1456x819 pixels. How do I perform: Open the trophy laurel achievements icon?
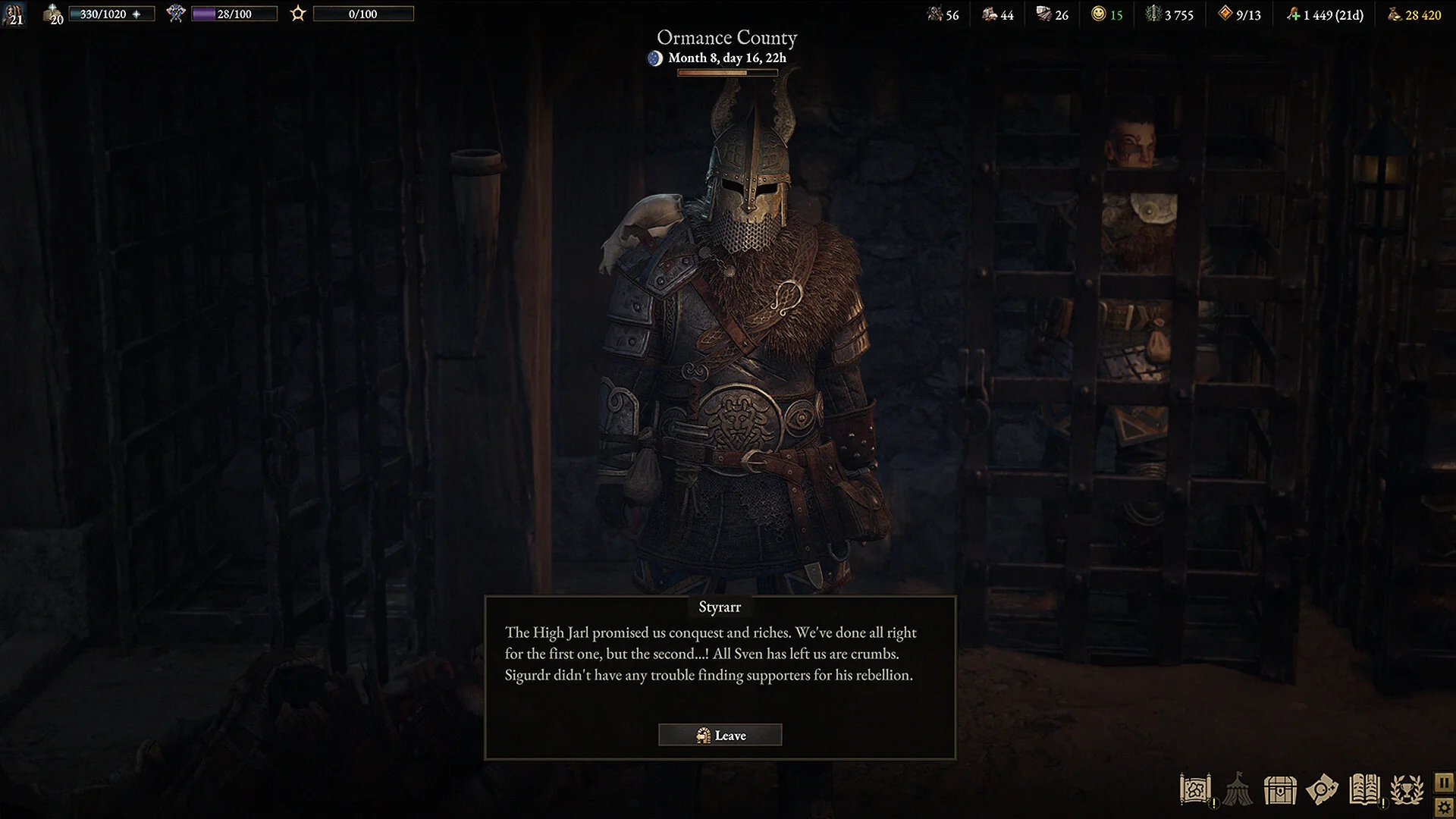(1407, 790)
